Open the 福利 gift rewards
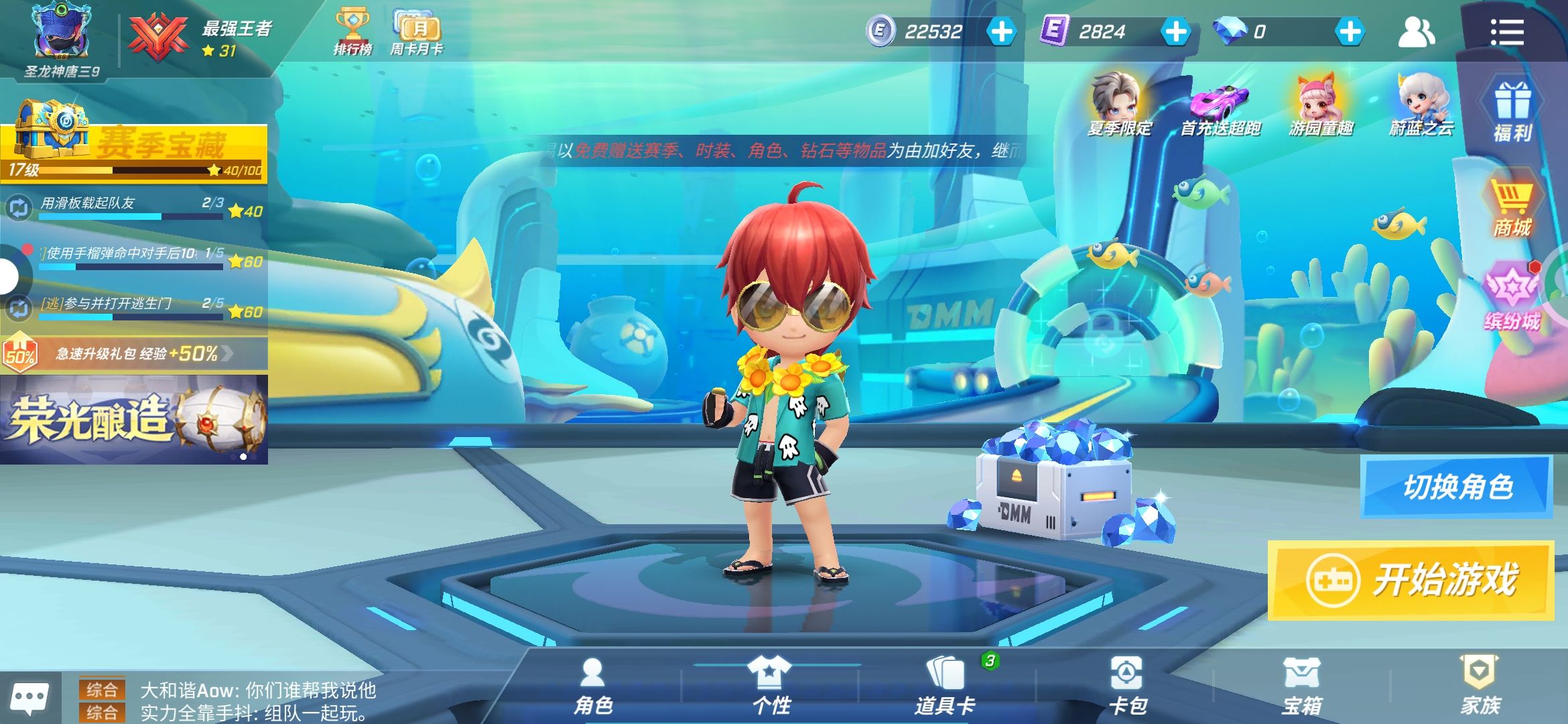This screenshot has height=724, width=1568. [1512, 113]
